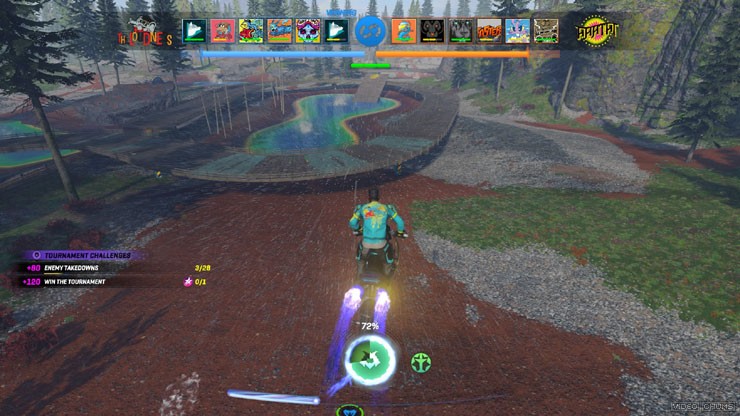Activate the blue winged icon at bottom edge

coord(349,410)
